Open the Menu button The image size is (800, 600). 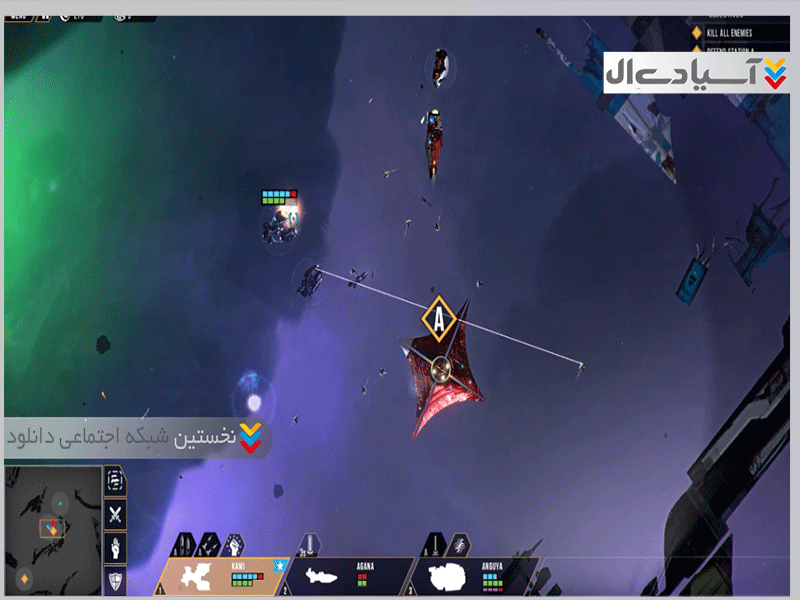(x=19, y=16)
